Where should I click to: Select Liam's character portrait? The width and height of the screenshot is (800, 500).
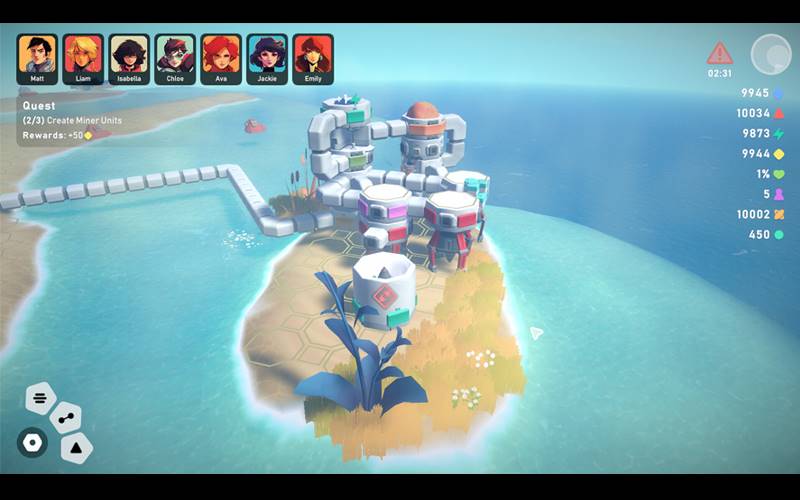click(x=82, y=56)
